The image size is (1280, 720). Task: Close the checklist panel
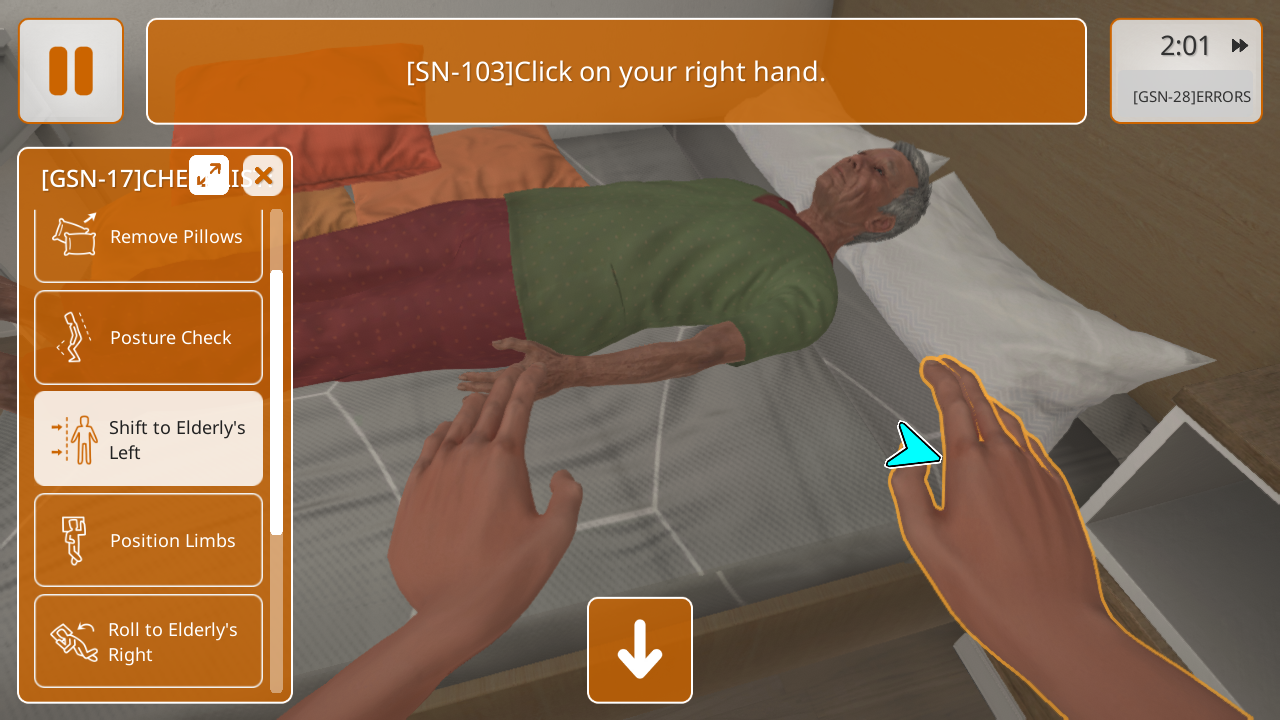pos(263,176)
